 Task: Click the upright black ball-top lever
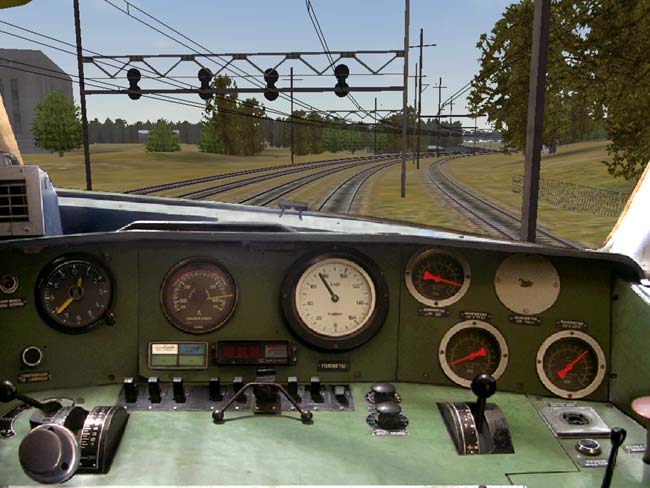pyautogui.click(x=484, y=387)
